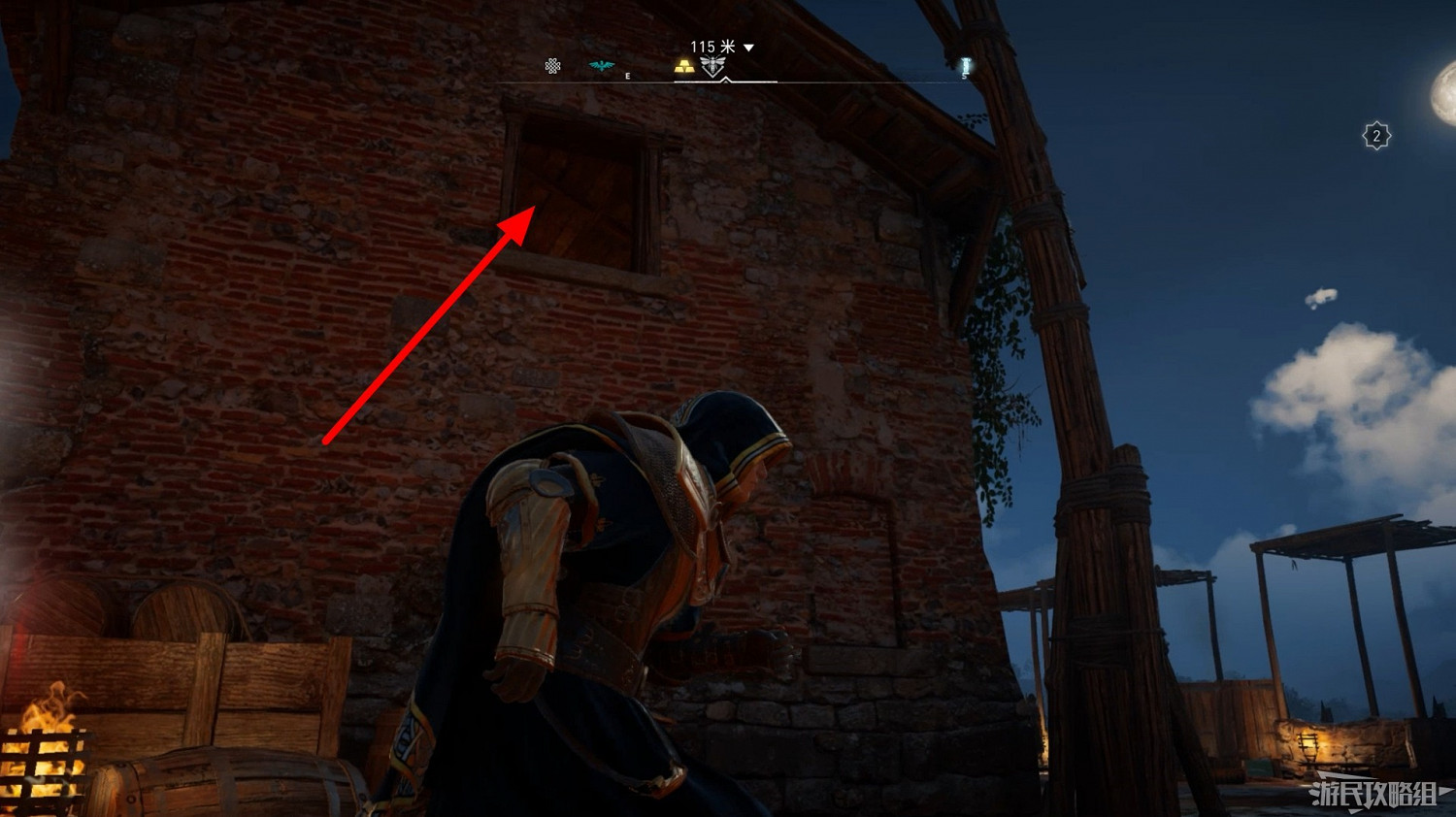1456x817 pixels.
Task: Click the skill points badge showing 2
Action: click(x=1376, y=133)
